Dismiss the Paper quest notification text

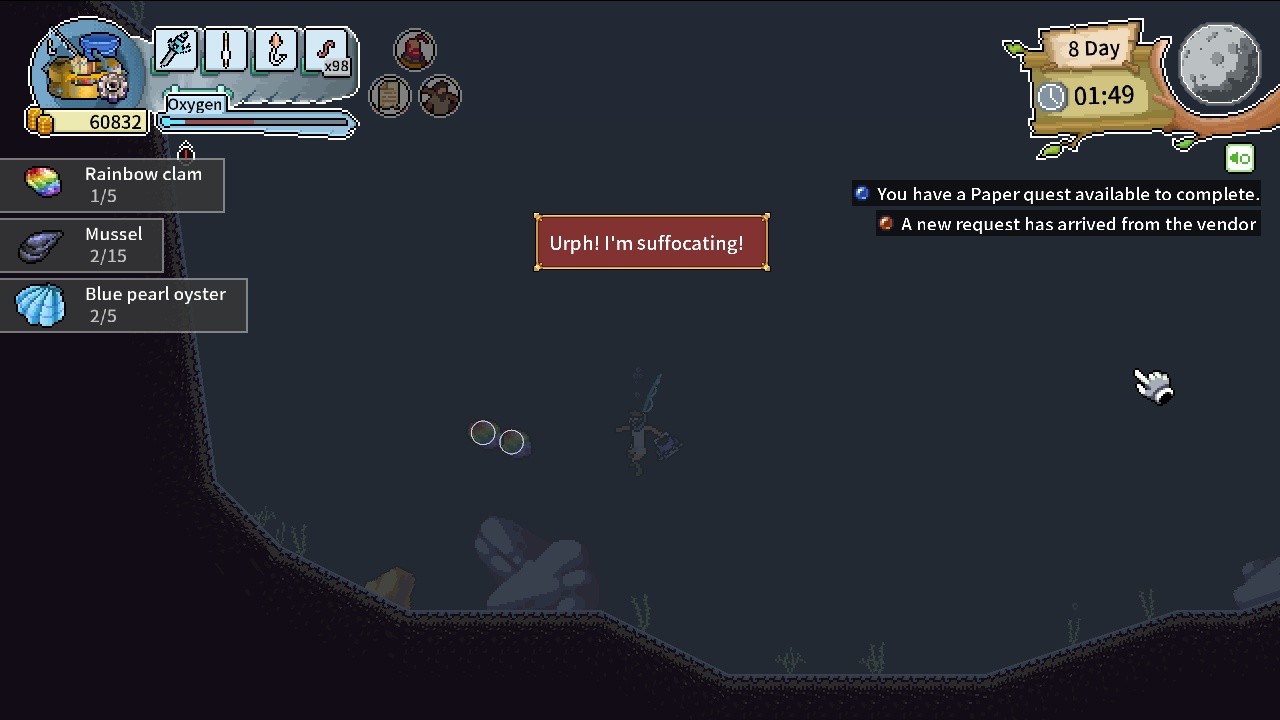click(x=1067, y=193)
